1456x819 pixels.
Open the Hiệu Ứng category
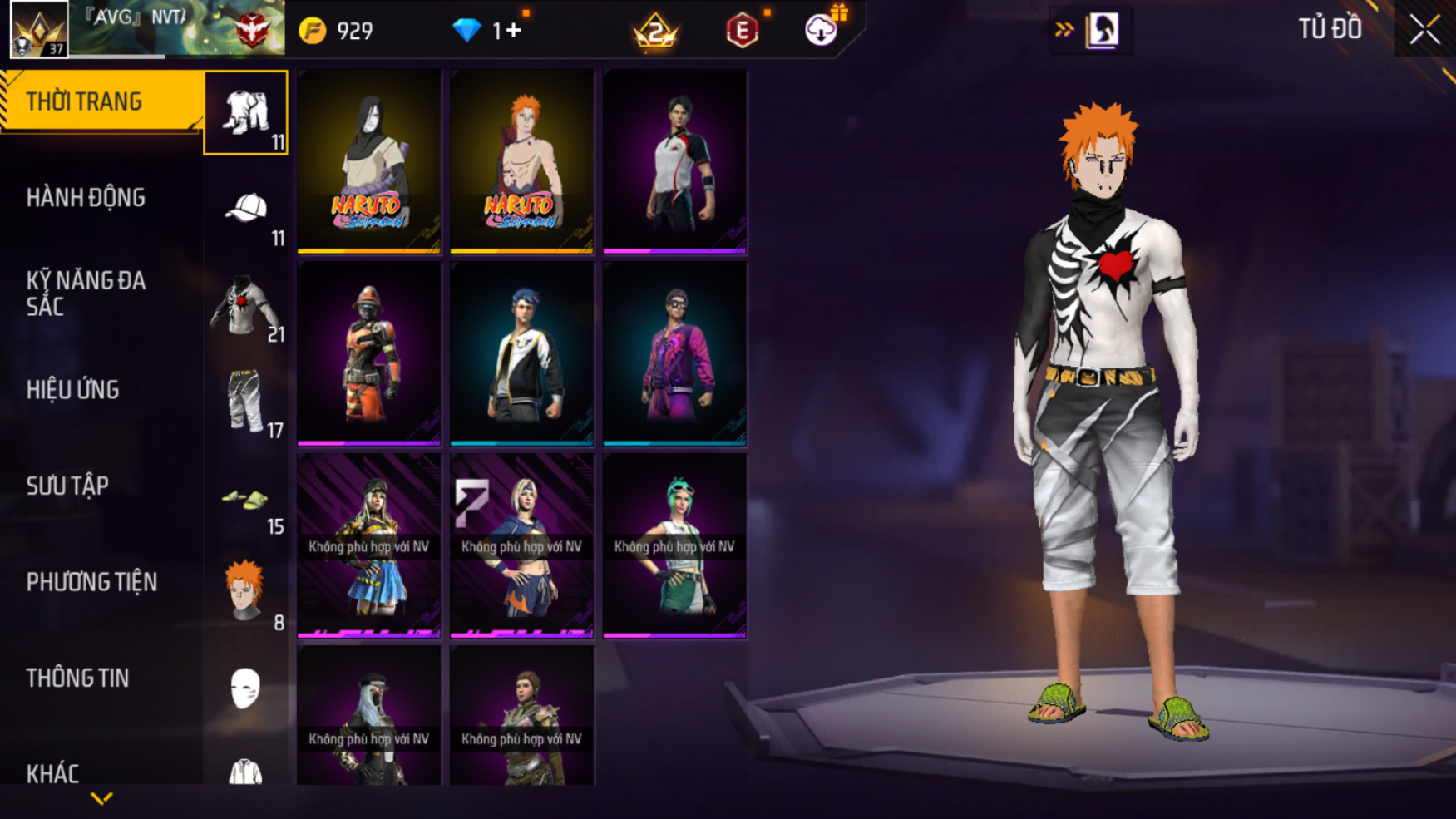pyautogui.click(x=73, y=390)
